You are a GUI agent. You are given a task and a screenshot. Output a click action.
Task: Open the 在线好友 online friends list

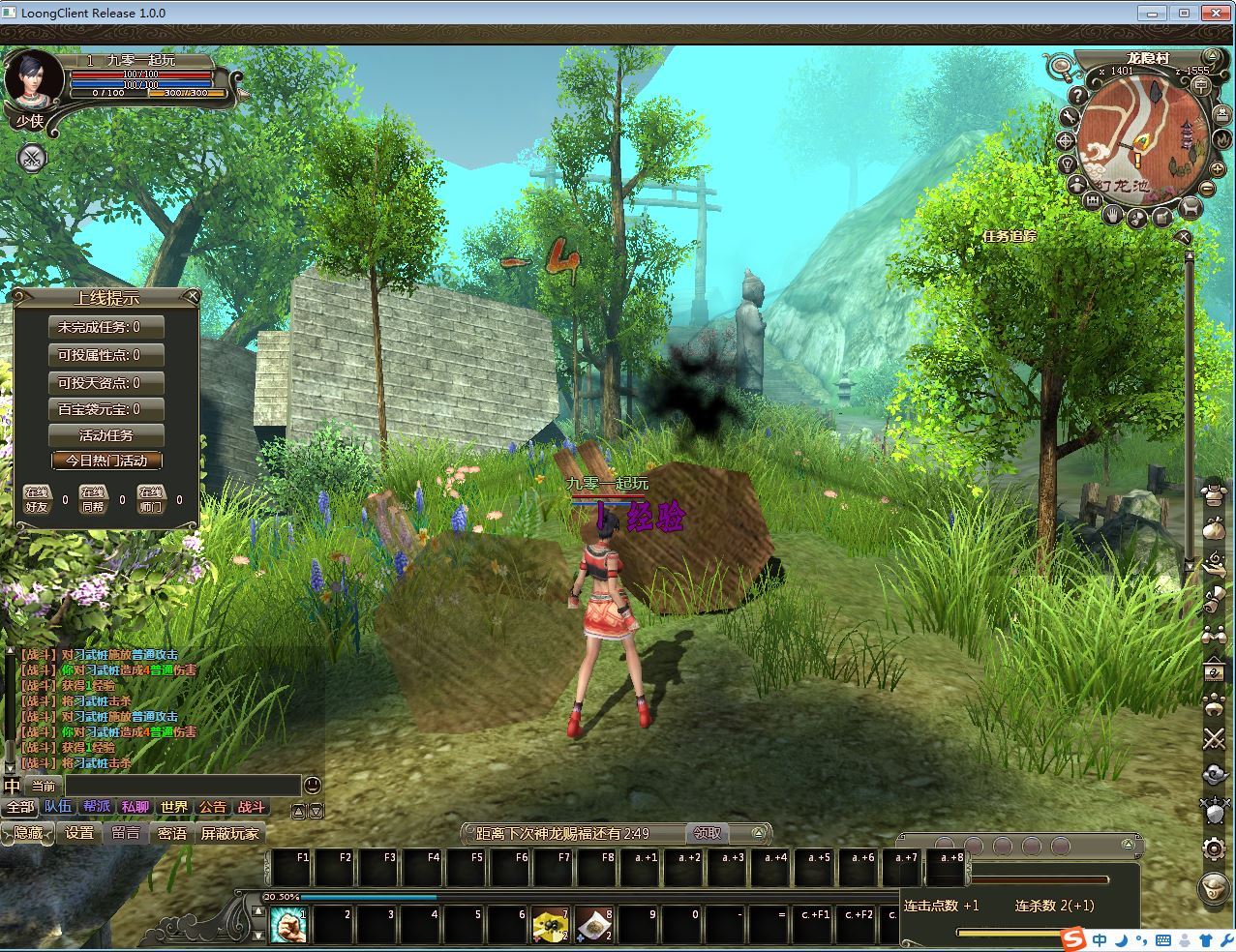coord(37,498)
